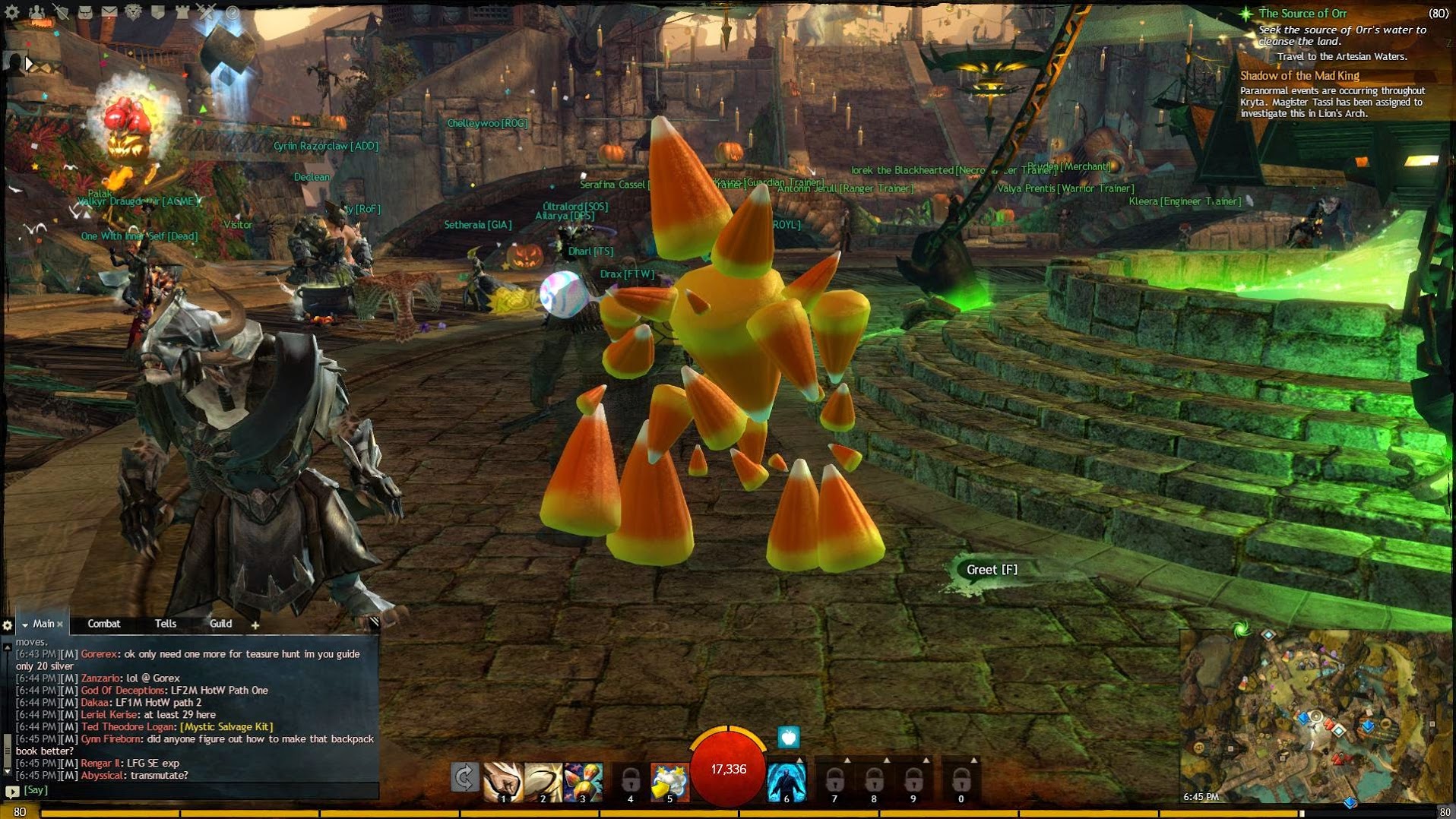This screenshot has height=819, width=1456.
Task: Open the lion head Trading Post icon
Action: tap(134, 12)
